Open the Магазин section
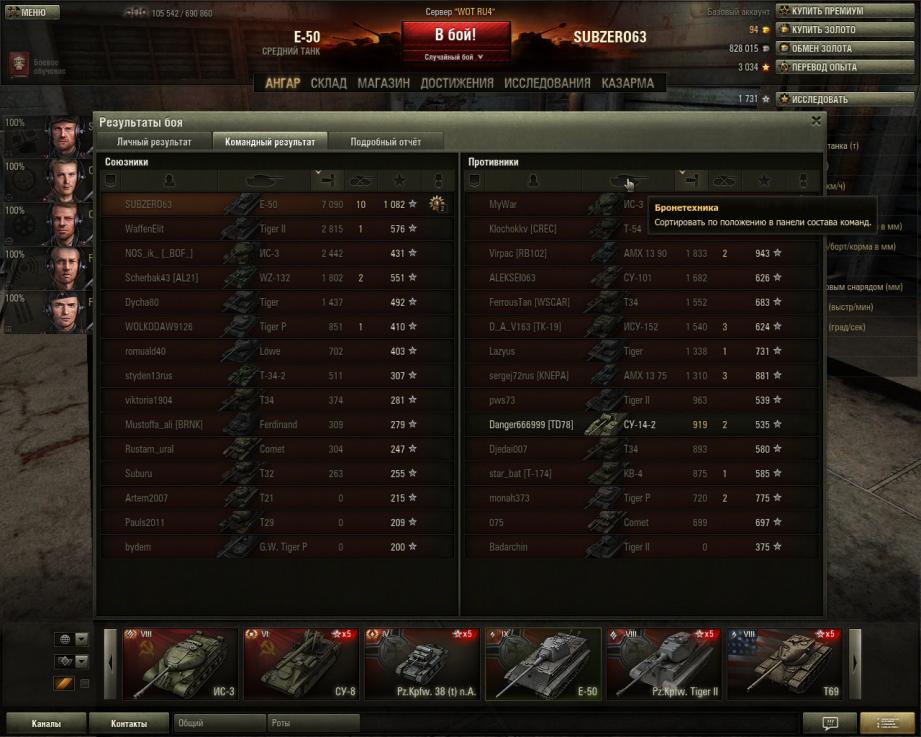The width and height of the screenshot is (921, 737). coord(383,83)
